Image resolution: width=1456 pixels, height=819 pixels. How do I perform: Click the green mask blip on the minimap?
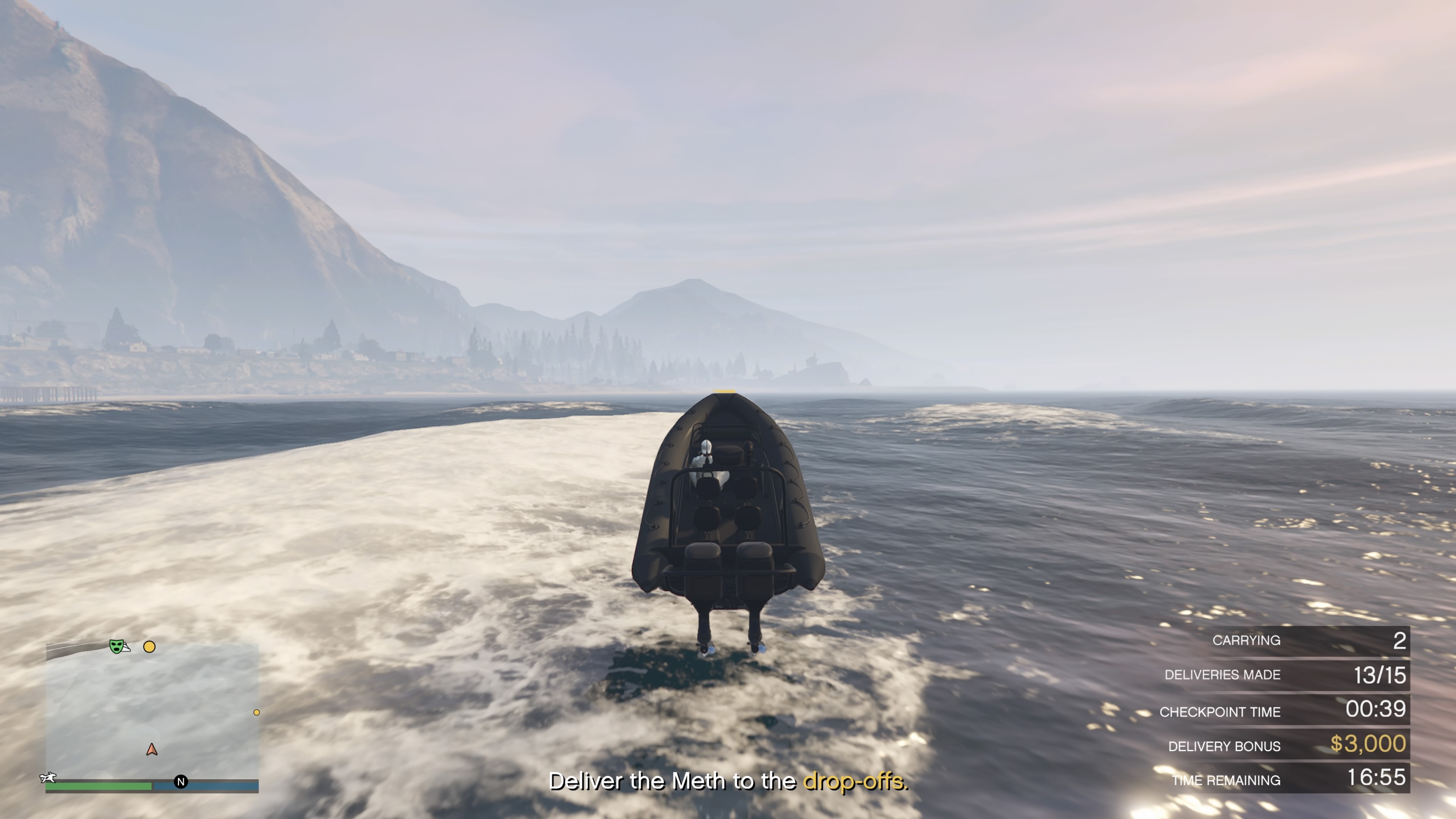click(x=116, y=645)
